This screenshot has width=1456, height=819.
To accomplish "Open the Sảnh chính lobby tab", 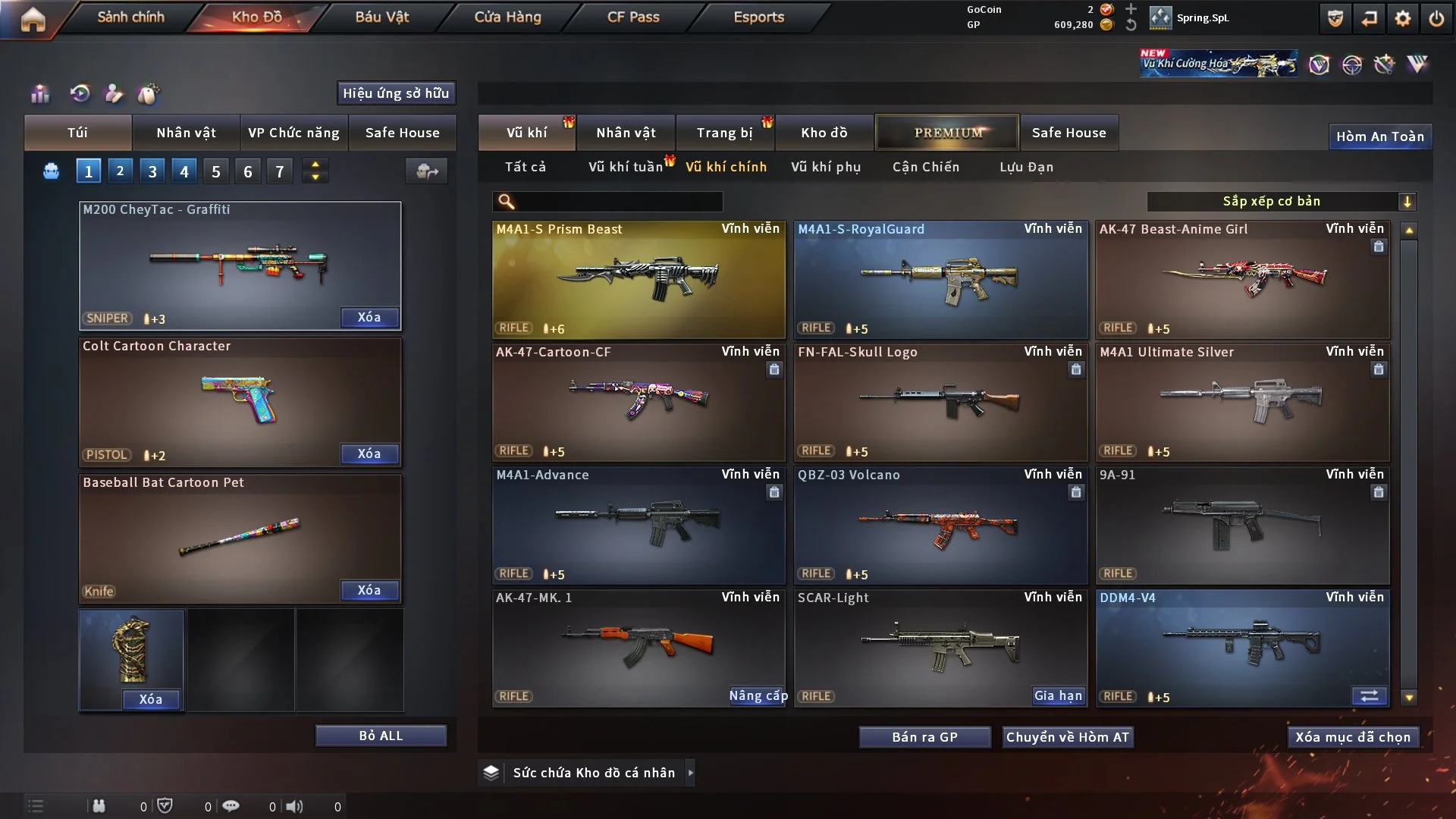I will pos(130,17).
